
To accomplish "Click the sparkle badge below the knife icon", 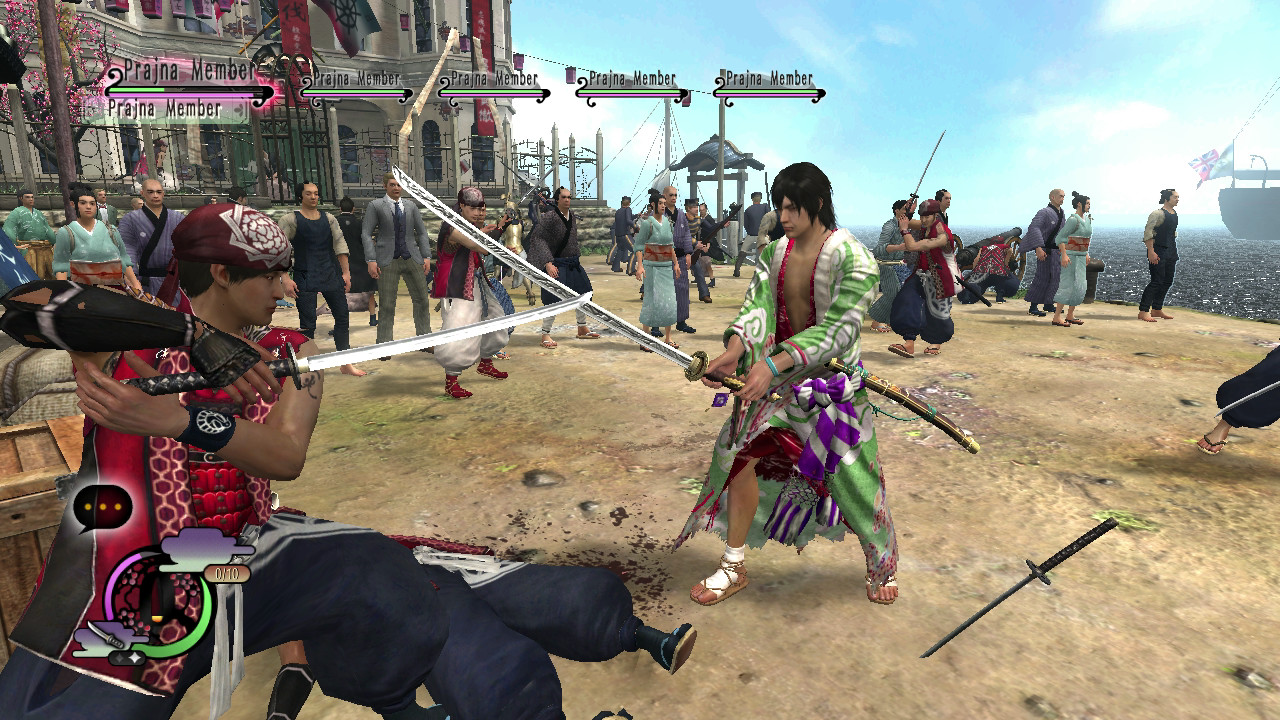I will click(x=126, y=656).
